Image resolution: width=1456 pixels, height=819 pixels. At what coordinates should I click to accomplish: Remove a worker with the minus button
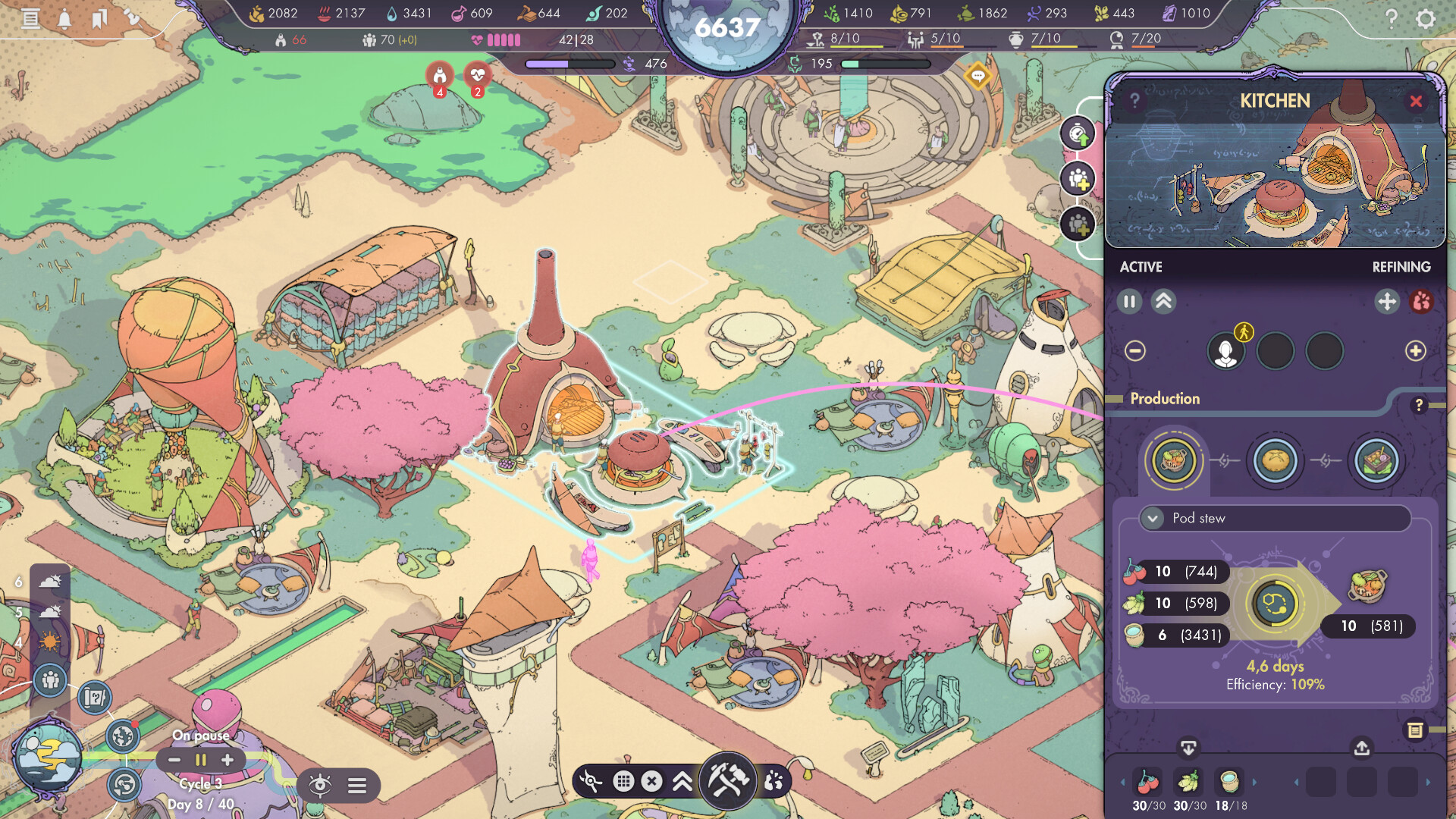(1135, 351)
